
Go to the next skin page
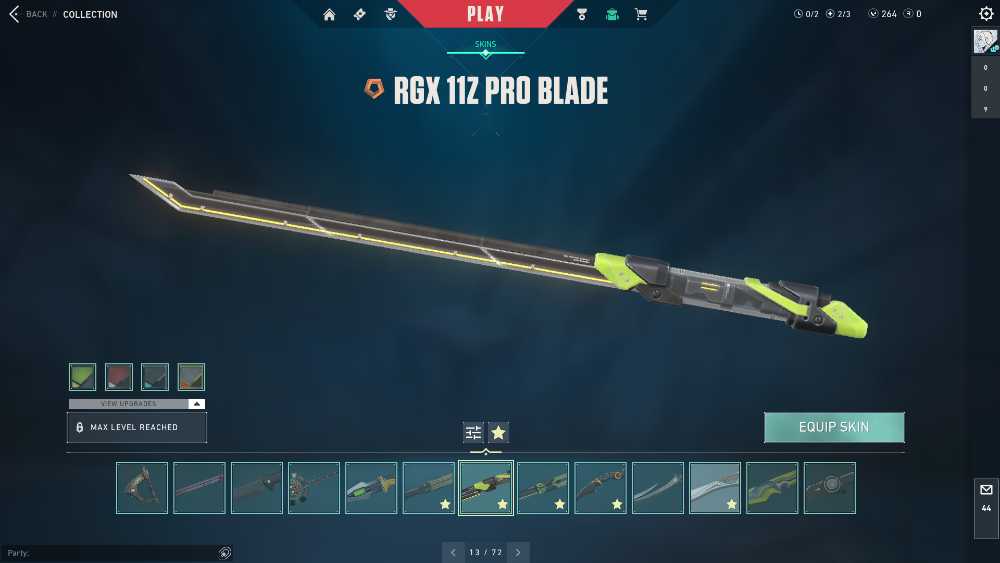(518, 552)
